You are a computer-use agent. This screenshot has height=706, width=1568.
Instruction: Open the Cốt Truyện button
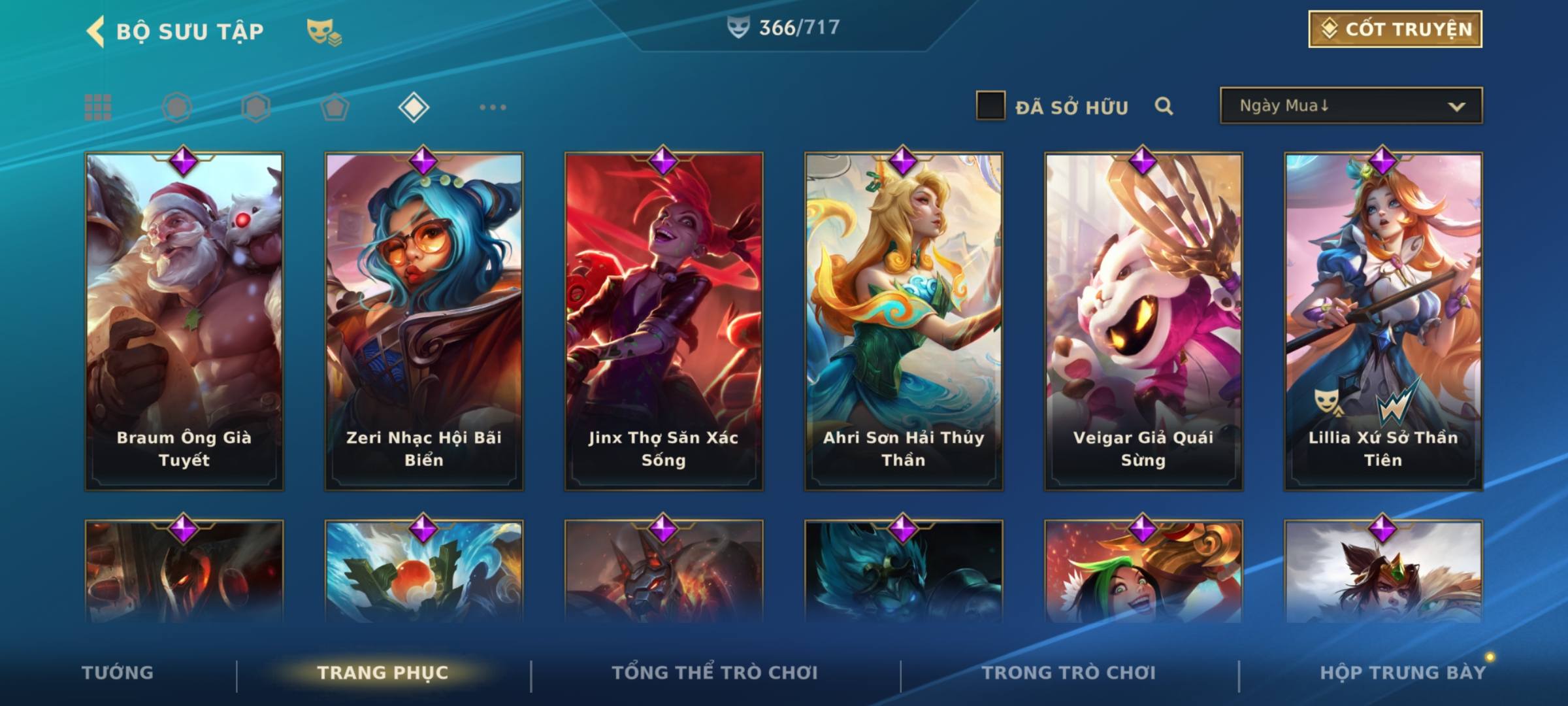click(x=1395, y=29)
